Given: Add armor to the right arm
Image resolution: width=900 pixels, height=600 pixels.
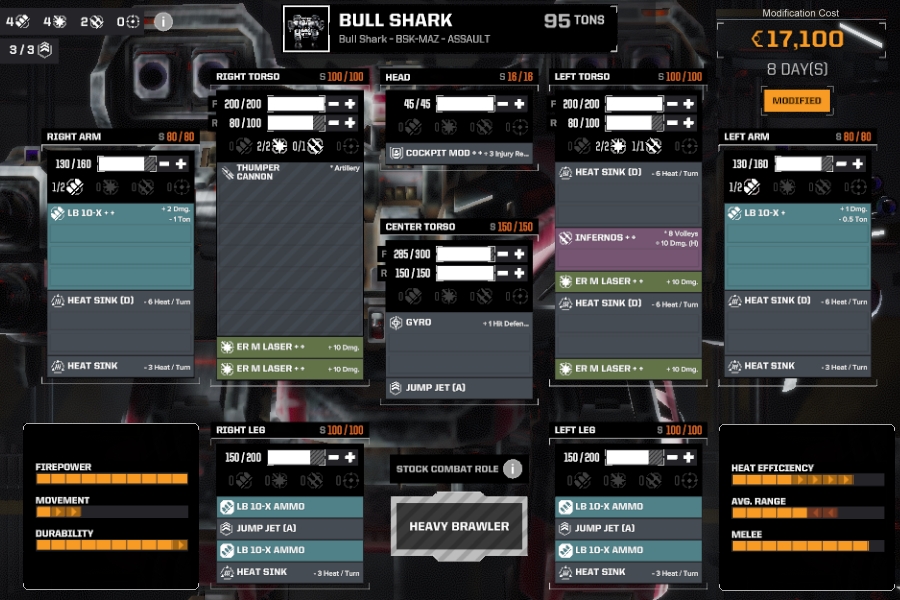Looking at the screenshot, I should 181,164.
